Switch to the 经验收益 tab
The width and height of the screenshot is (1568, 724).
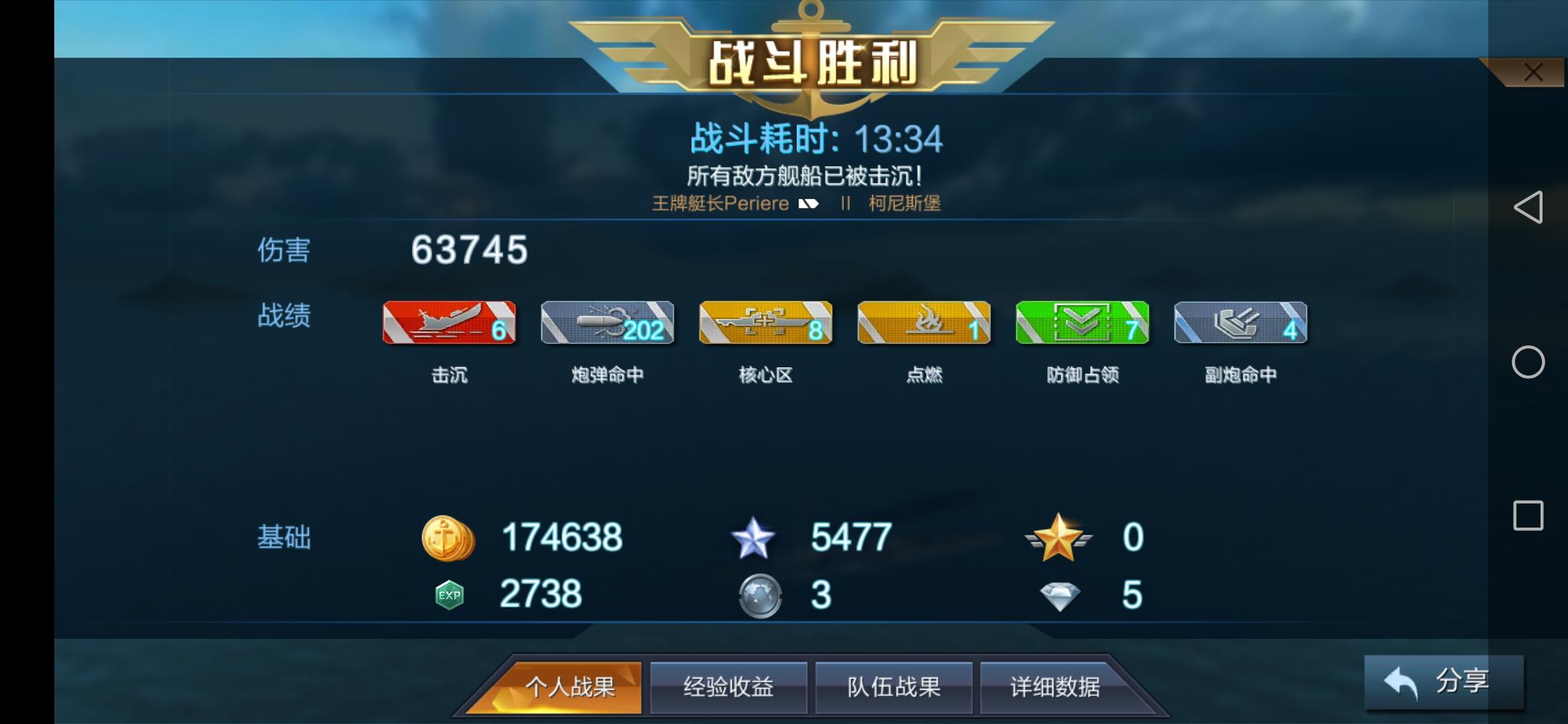[x=728, y=686]
